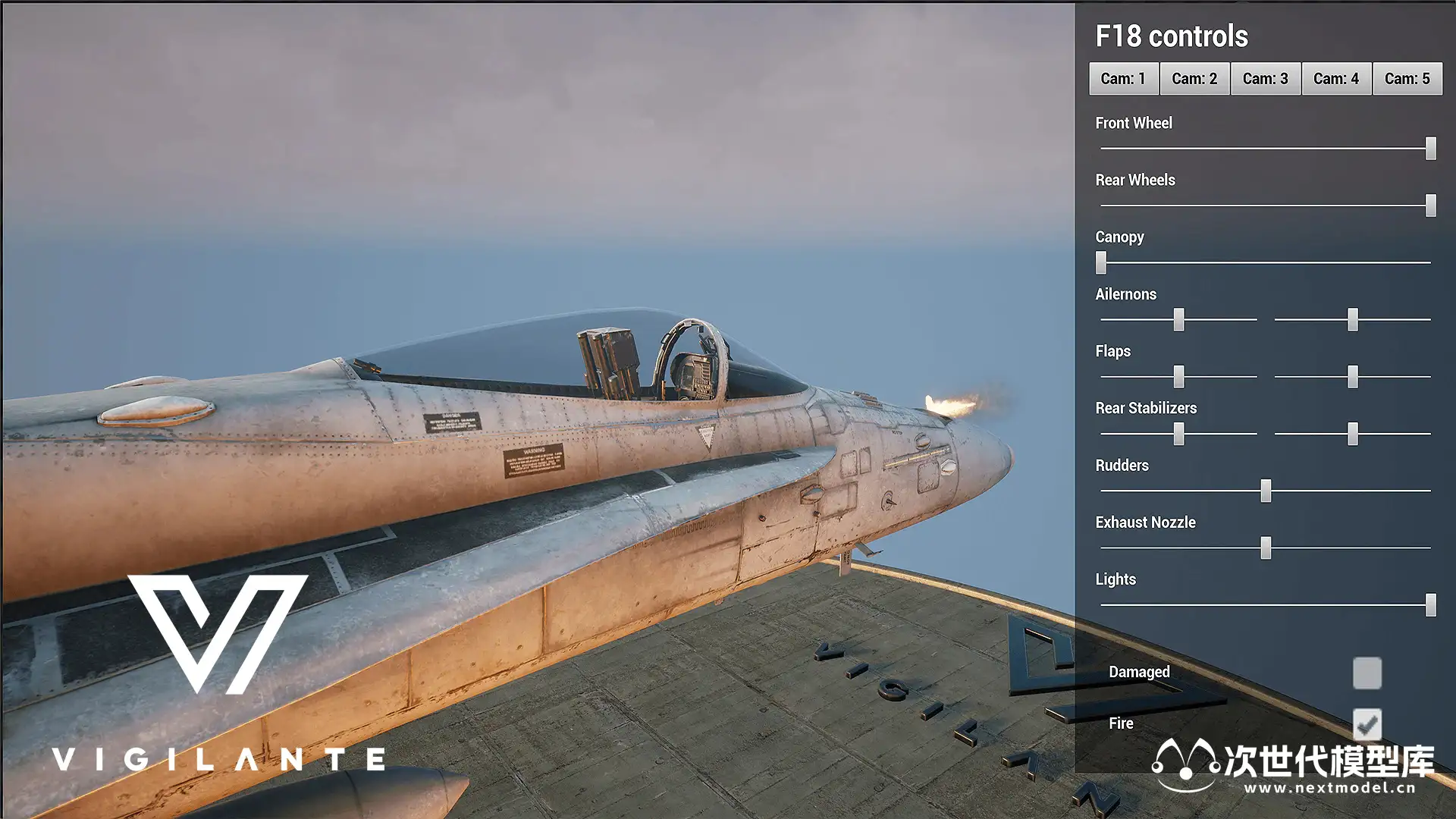Click the Canopy slider handle
Screen dimensions: 1456x819
pos(1101,262)
